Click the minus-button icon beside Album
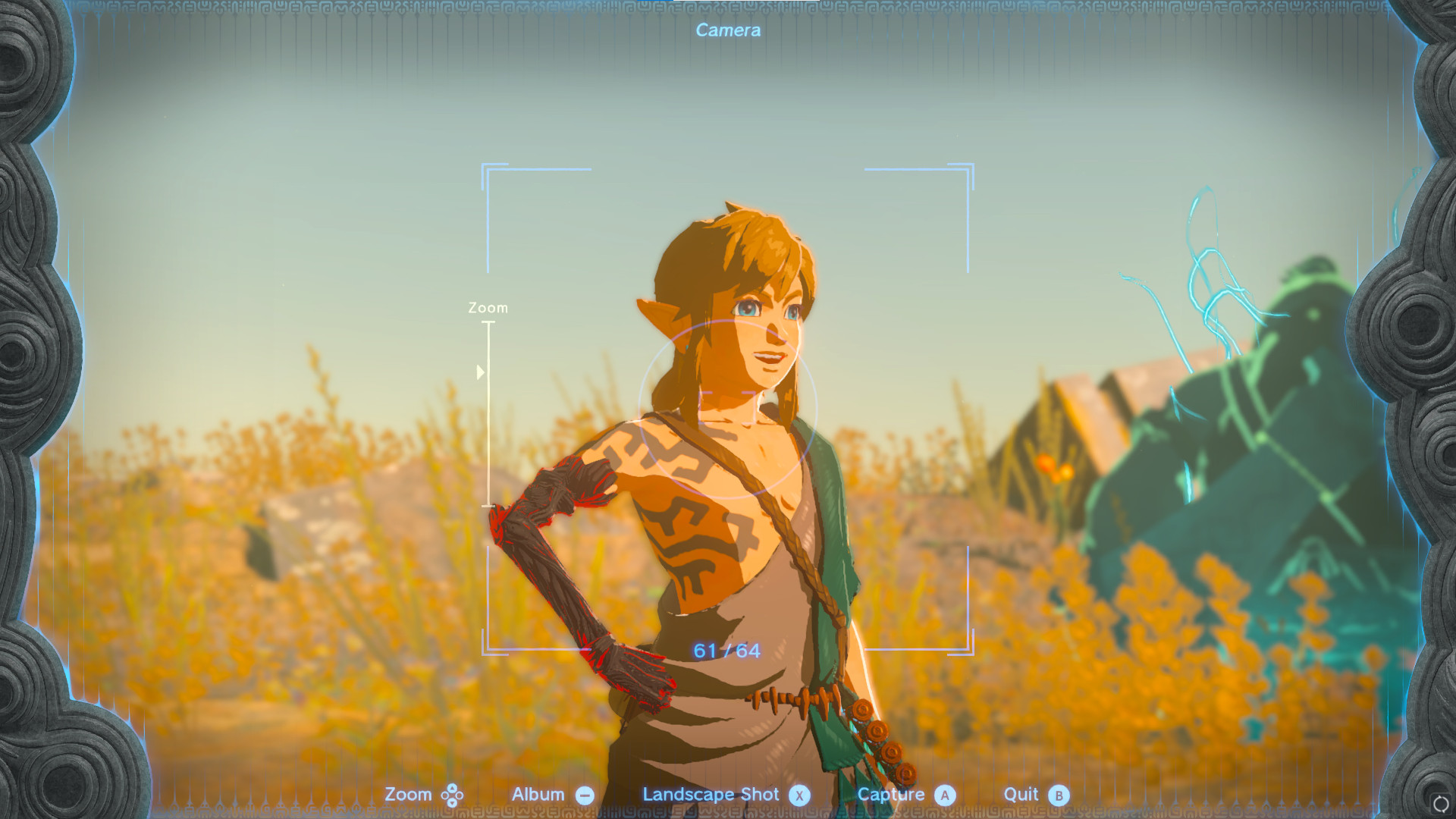This screenshot has width=1456, height=819. click(x=584, y=795)
